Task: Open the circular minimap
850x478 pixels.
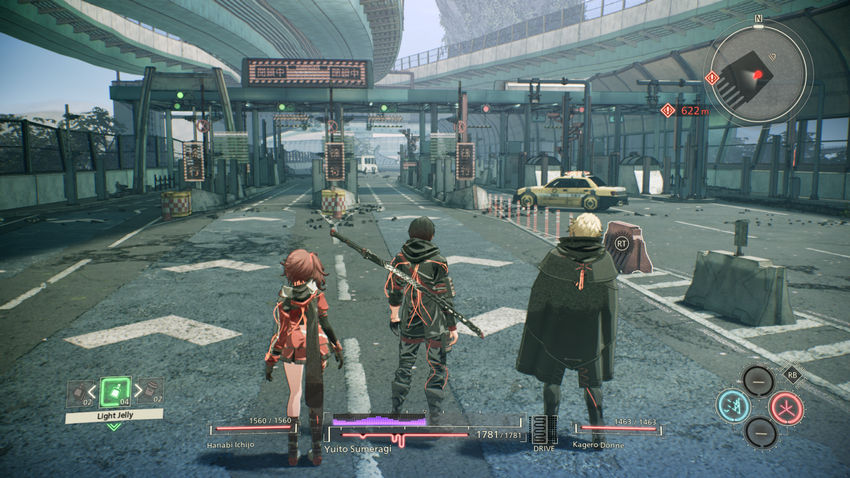Action: [758, 72]
